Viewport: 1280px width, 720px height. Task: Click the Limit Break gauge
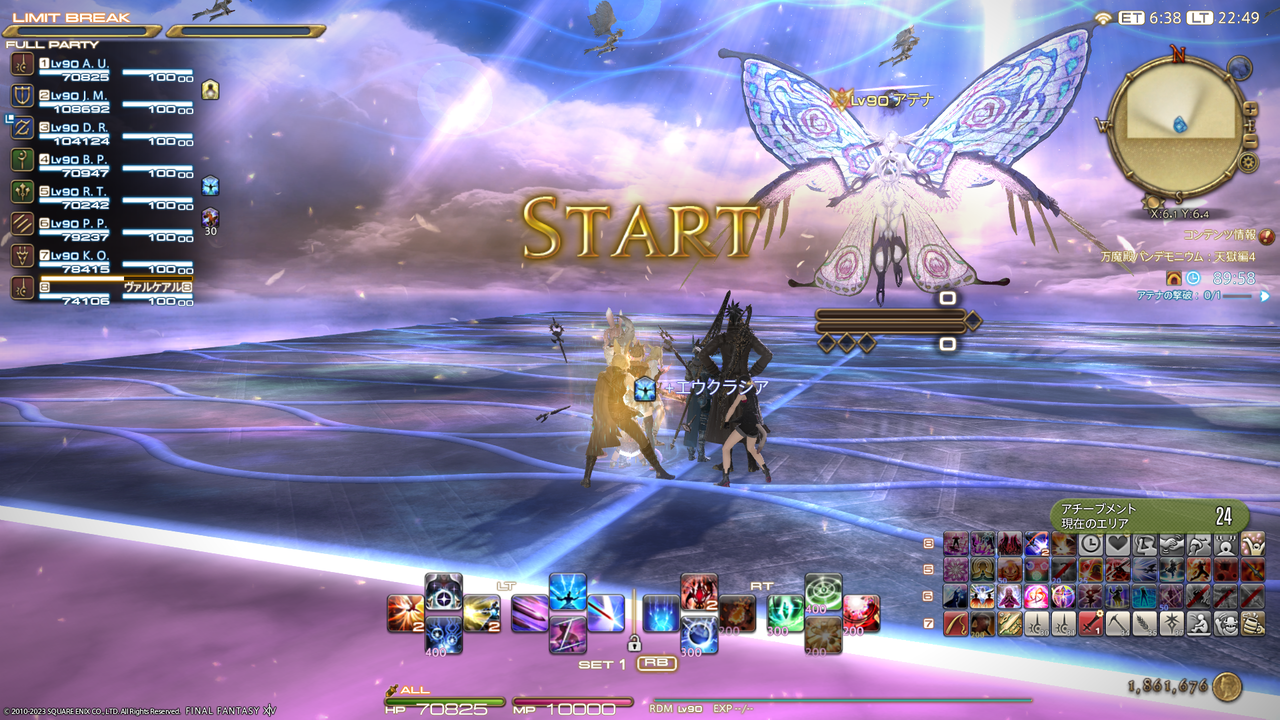[90, 28]
